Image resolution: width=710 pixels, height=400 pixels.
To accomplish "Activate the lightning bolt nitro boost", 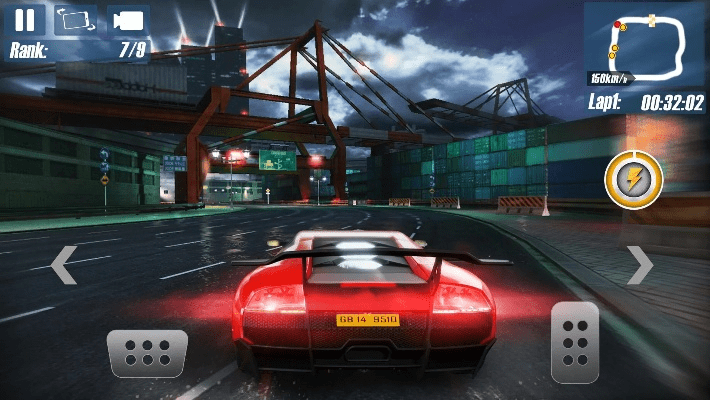I will (633, 180).
